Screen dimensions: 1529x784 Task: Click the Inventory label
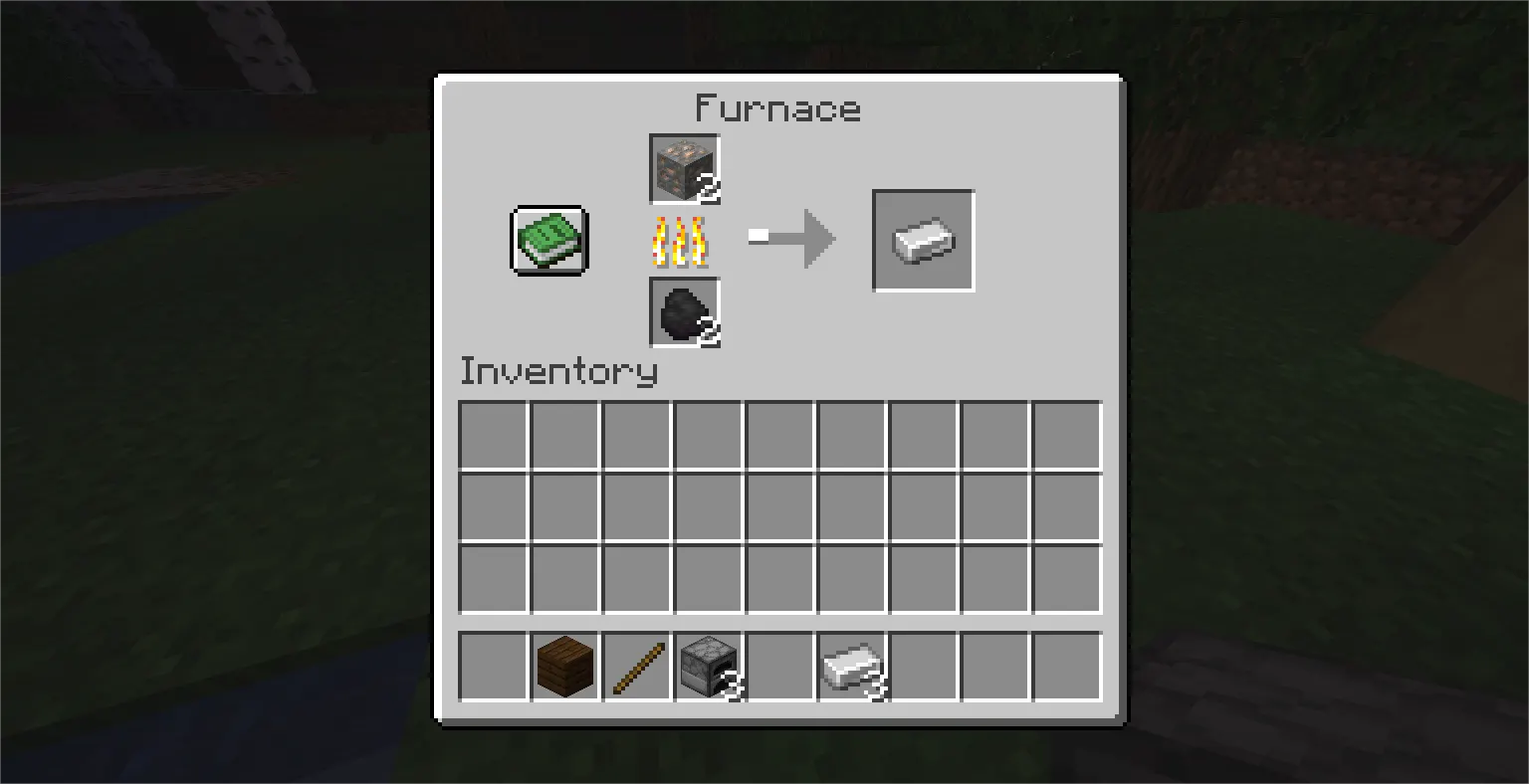tap(559, 370)
